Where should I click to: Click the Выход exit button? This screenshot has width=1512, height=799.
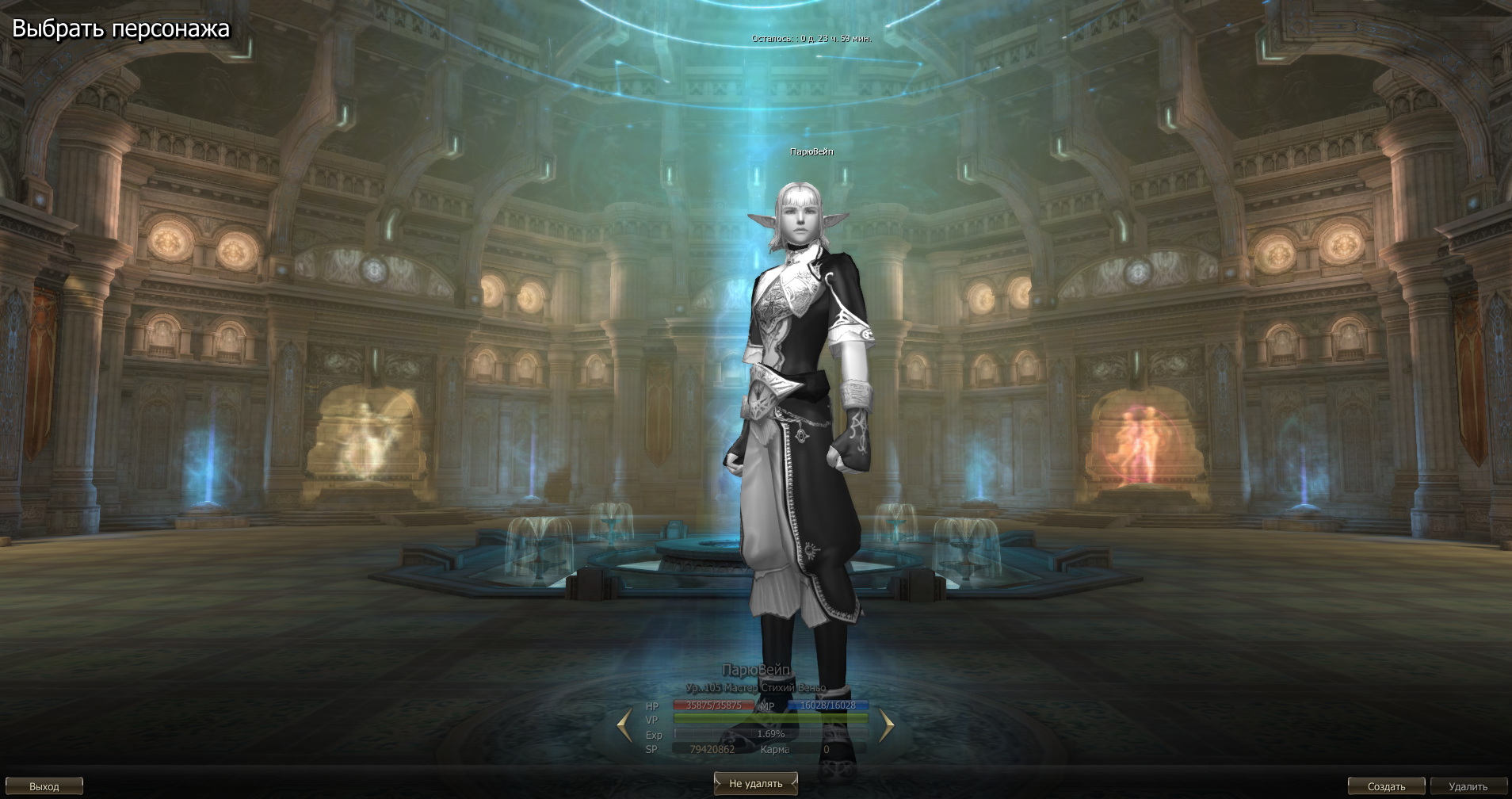[44, 786]
